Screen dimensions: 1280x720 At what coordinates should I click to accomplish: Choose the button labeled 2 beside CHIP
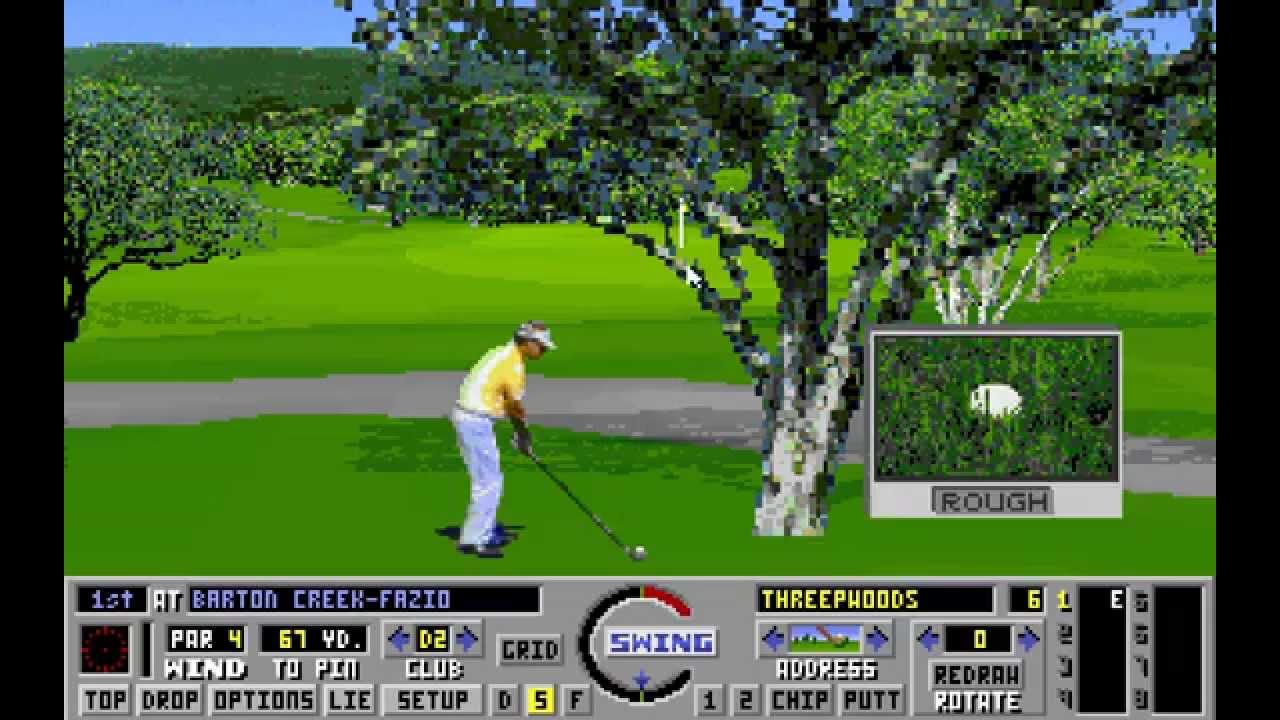coord(745,700)
